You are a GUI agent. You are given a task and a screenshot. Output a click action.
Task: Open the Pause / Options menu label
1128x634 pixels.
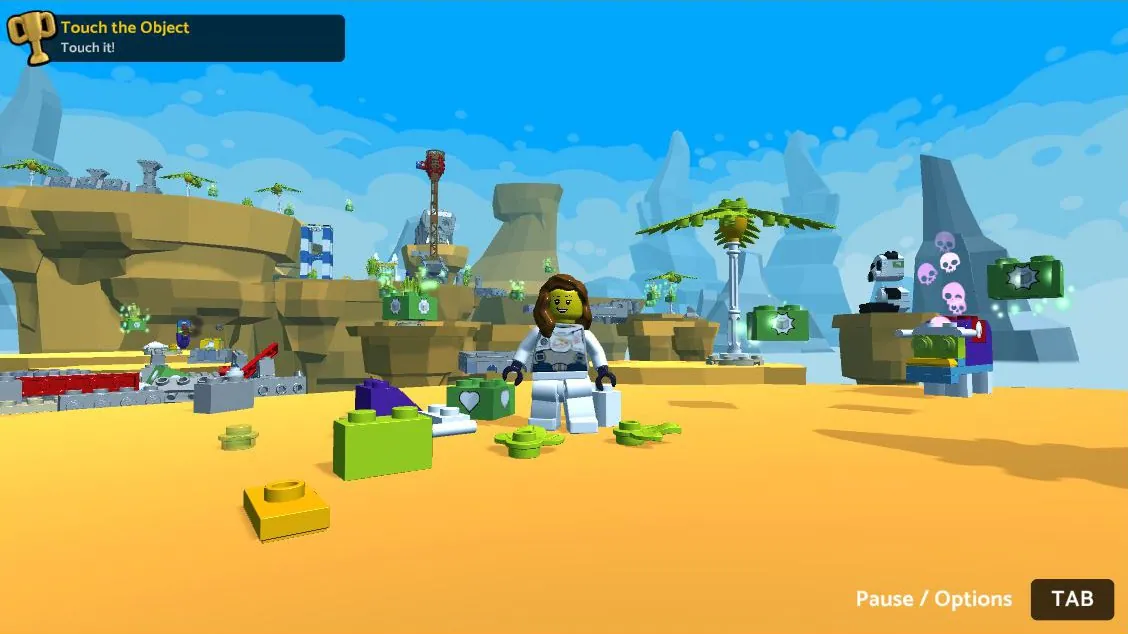pos(933,599)
